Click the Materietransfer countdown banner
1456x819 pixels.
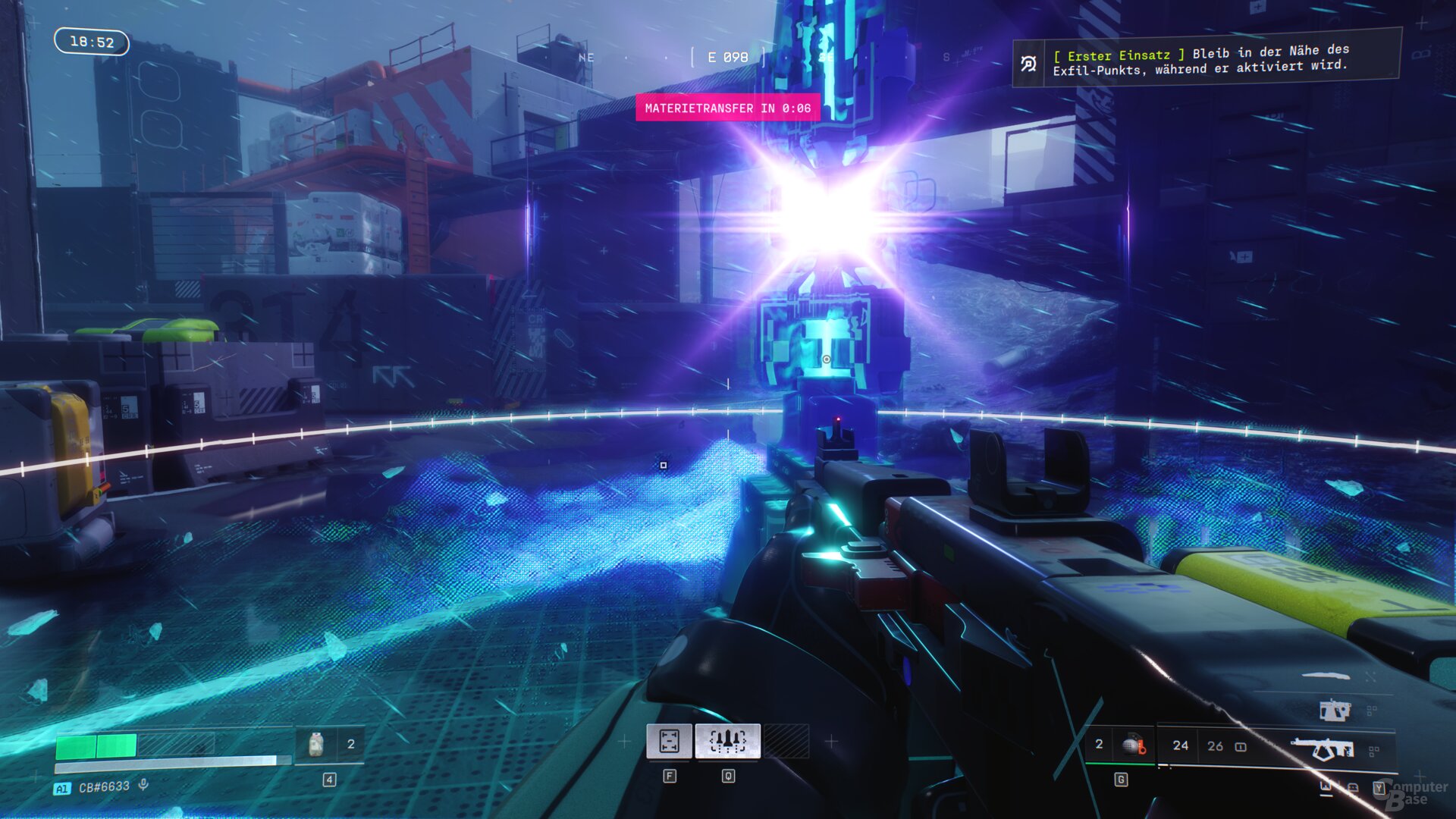pyautogui.click(x=727, y=108)
